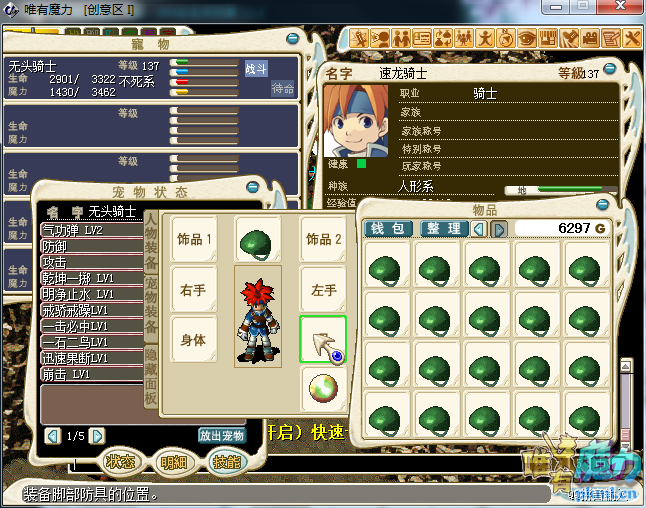The height and width of the screenshot is (508, 646).
Task: Go to the previous pet page arrow
Action: 53,436
